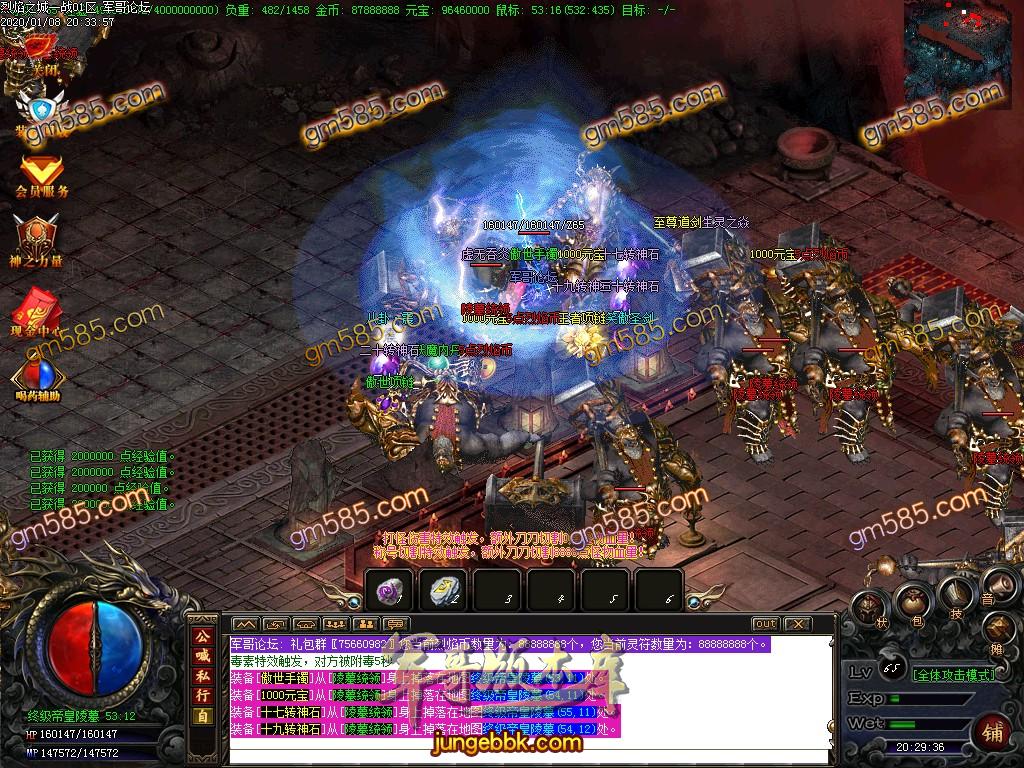Use the purple rune stone in slot 1

coord(390,591)
